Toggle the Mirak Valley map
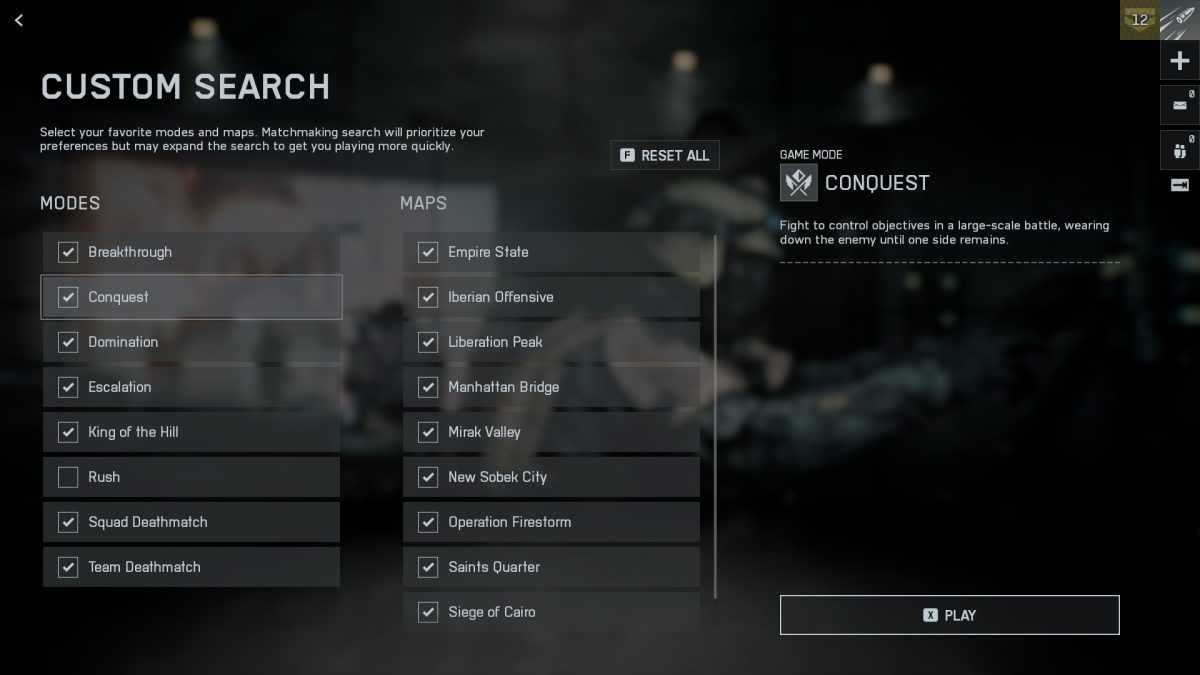1200x675 pixels. coord(428,432)
